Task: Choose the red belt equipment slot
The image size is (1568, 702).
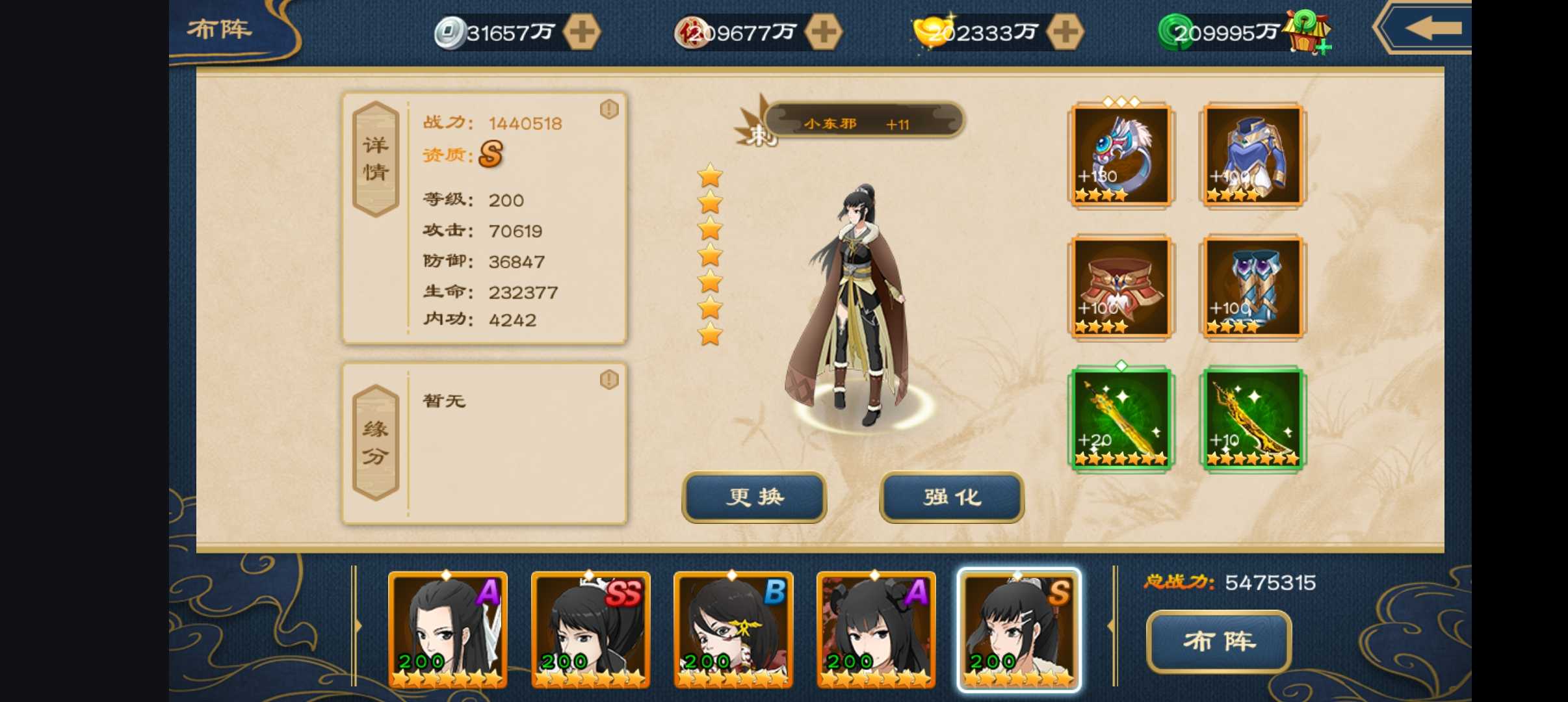Action: pos(1121,287)
